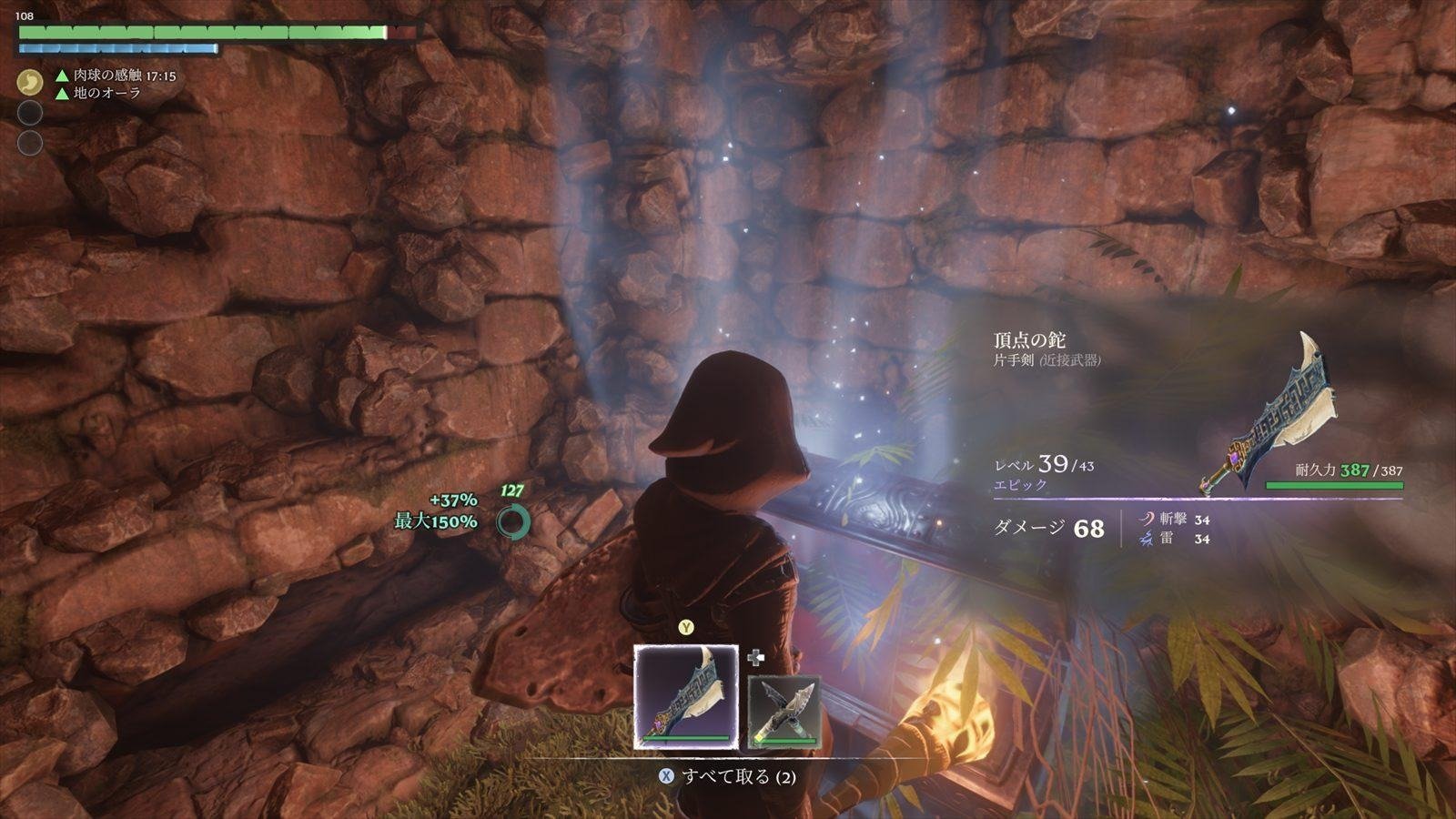1456x819 pixels.
Task: Take all items from the chest
Action: tap(727, 776)
